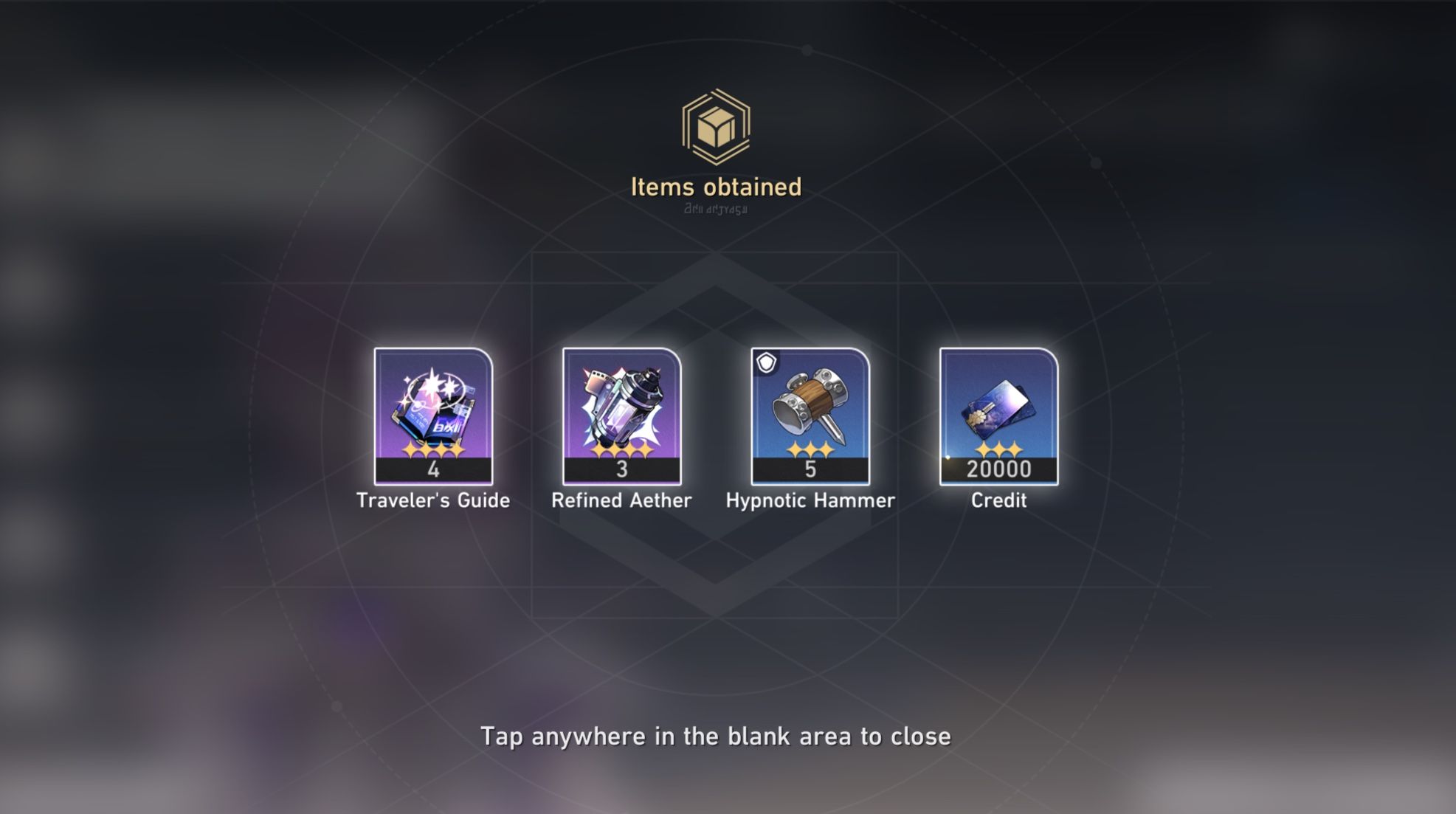
Task: Select the Traveler's Guide label text
Action: (434, 500)
